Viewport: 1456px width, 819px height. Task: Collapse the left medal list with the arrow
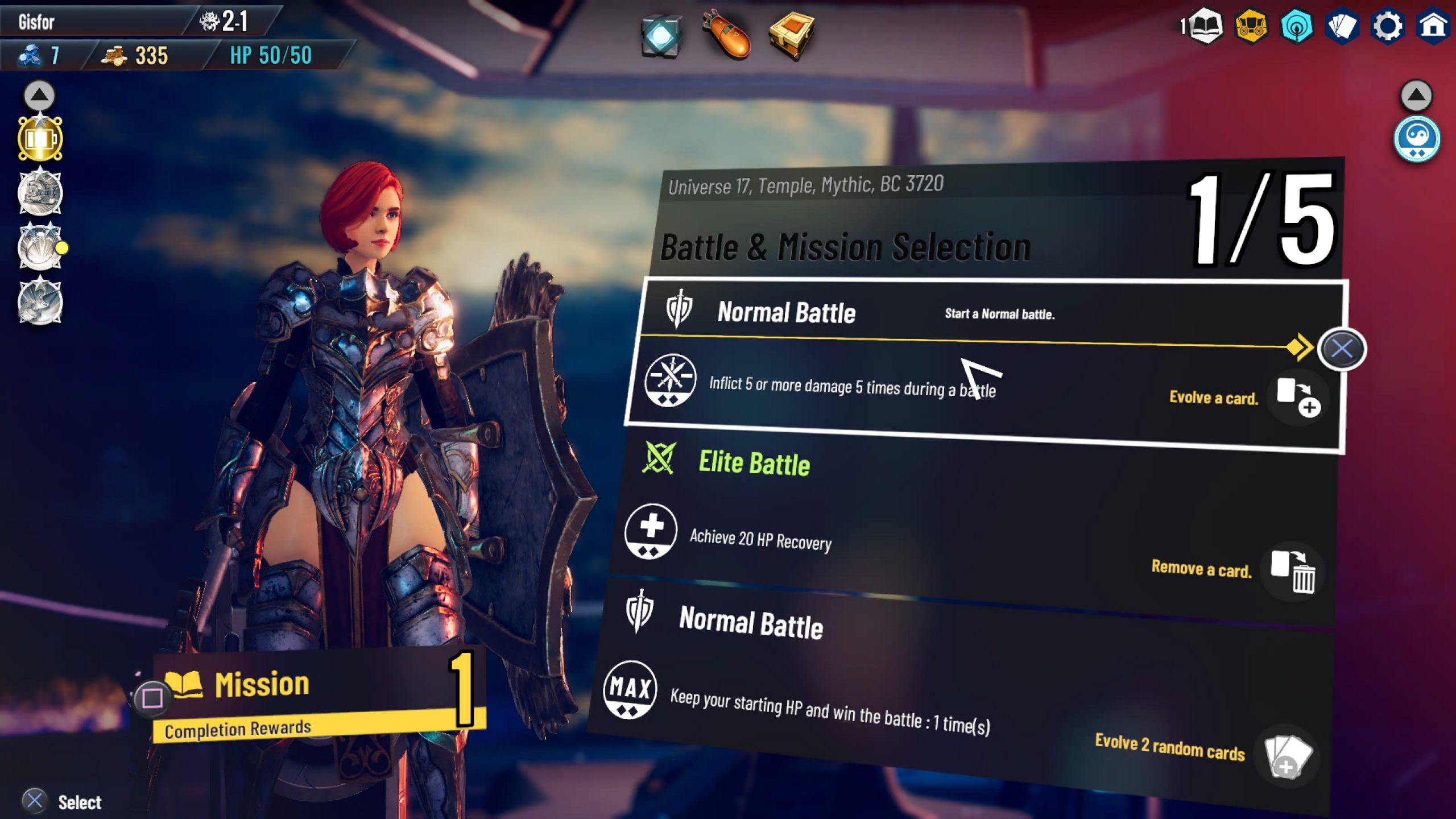click(39, 95)
